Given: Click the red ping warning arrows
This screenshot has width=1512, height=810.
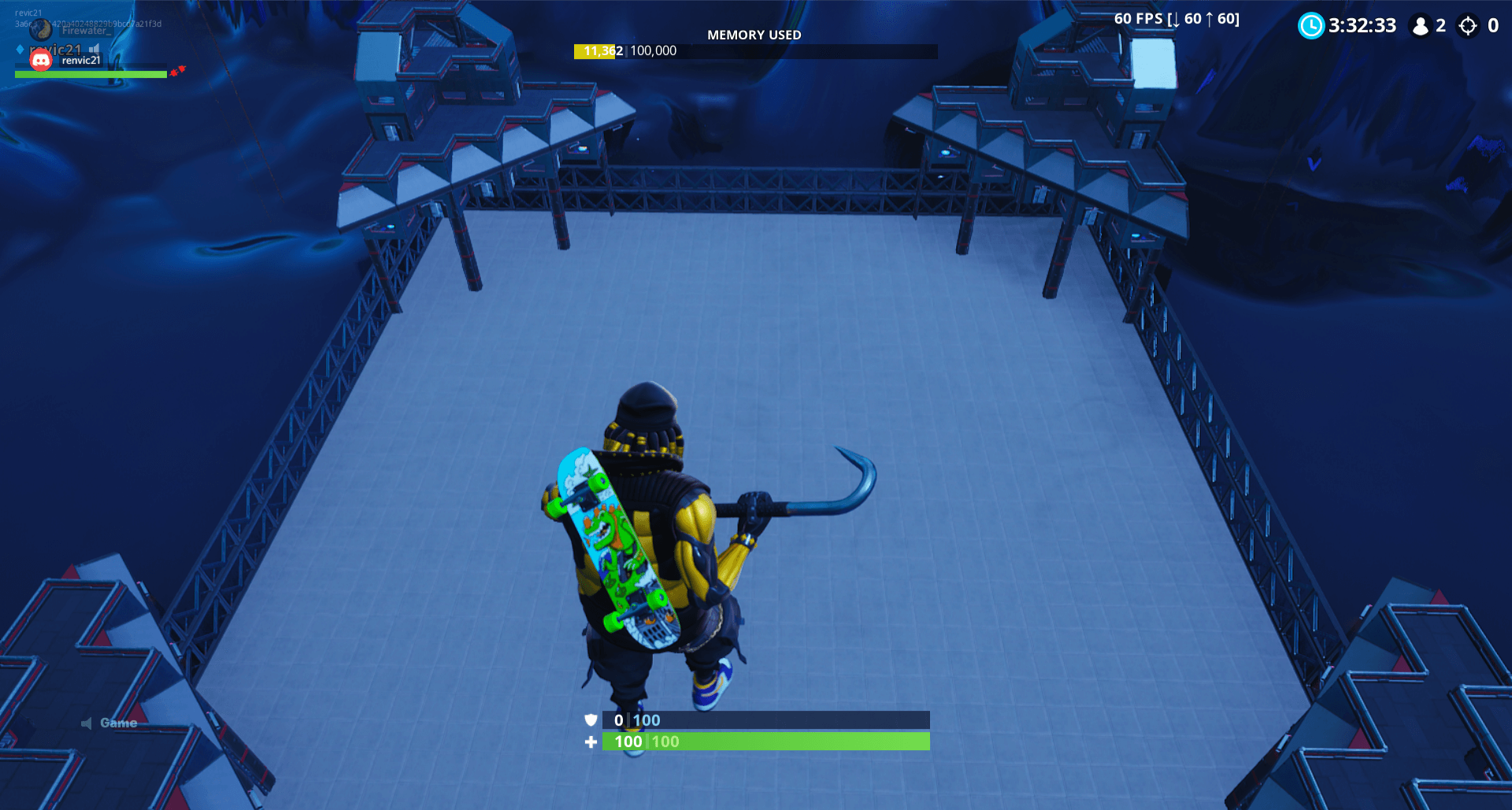Looking at the screenshot, I should click(x=178, y=72).
